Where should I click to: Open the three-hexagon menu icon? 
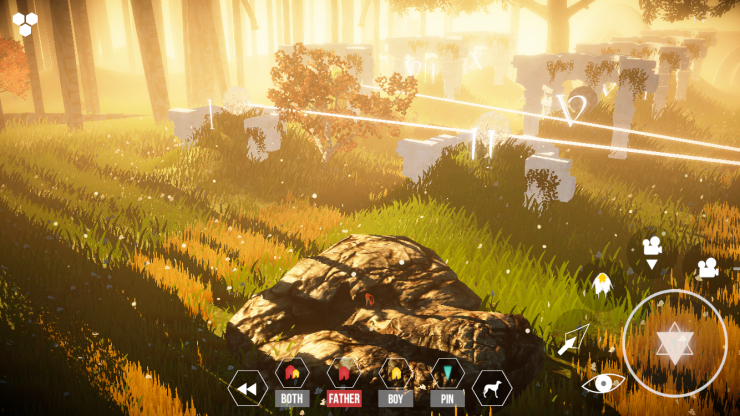[26, 23]
